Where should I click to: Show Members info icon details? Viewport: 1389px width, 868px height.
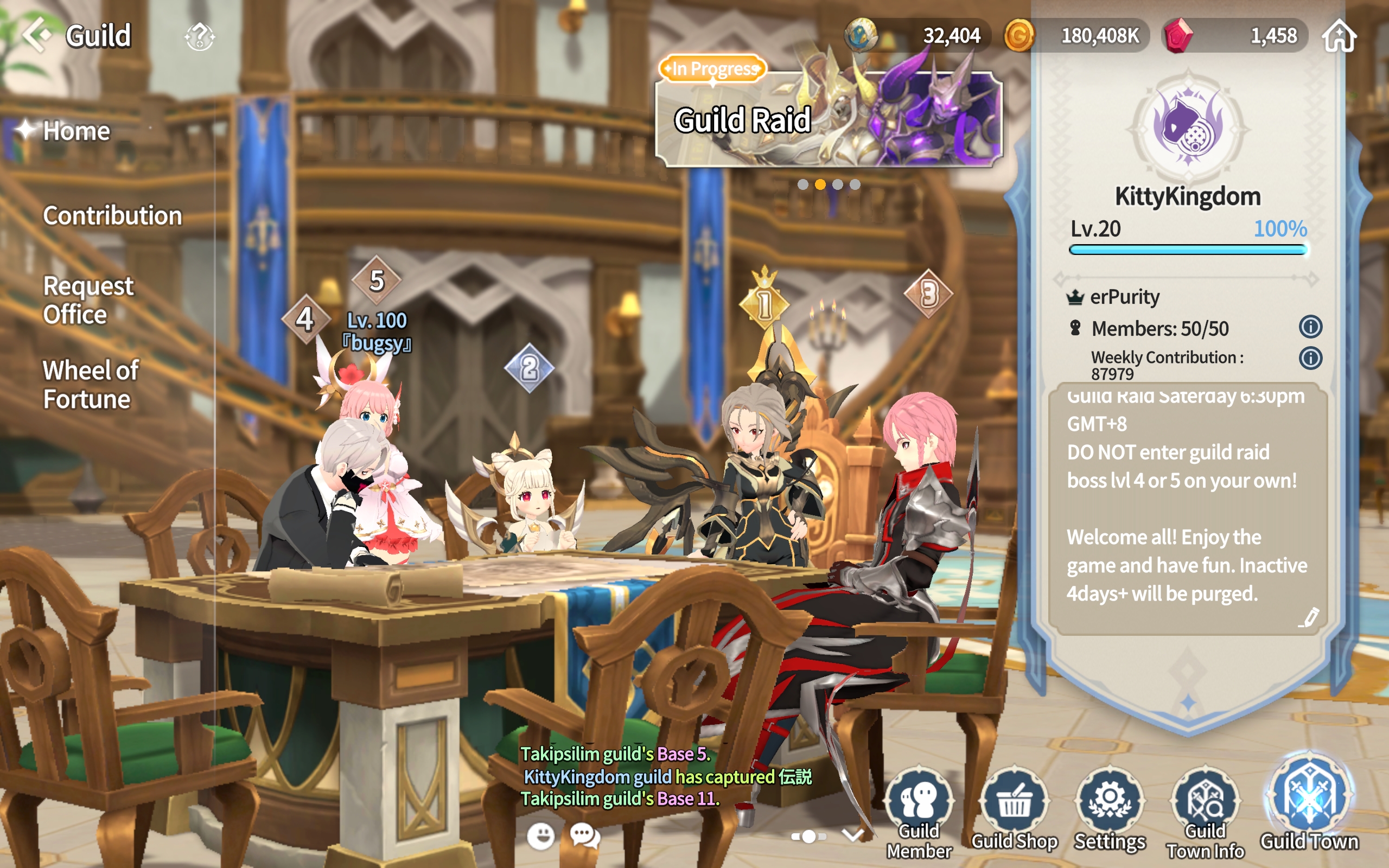coord(1310,327)
